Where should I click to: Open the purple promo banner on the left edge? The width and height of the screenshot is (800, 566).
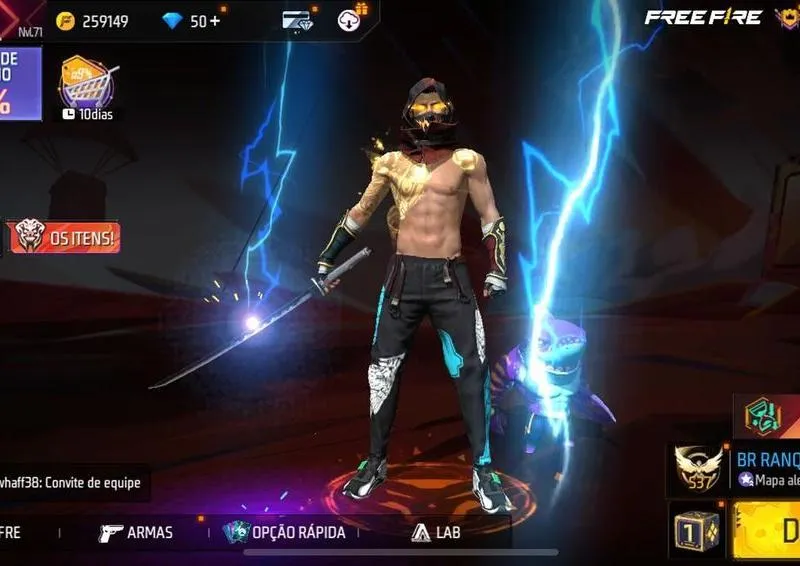click(x=19, y=83)
